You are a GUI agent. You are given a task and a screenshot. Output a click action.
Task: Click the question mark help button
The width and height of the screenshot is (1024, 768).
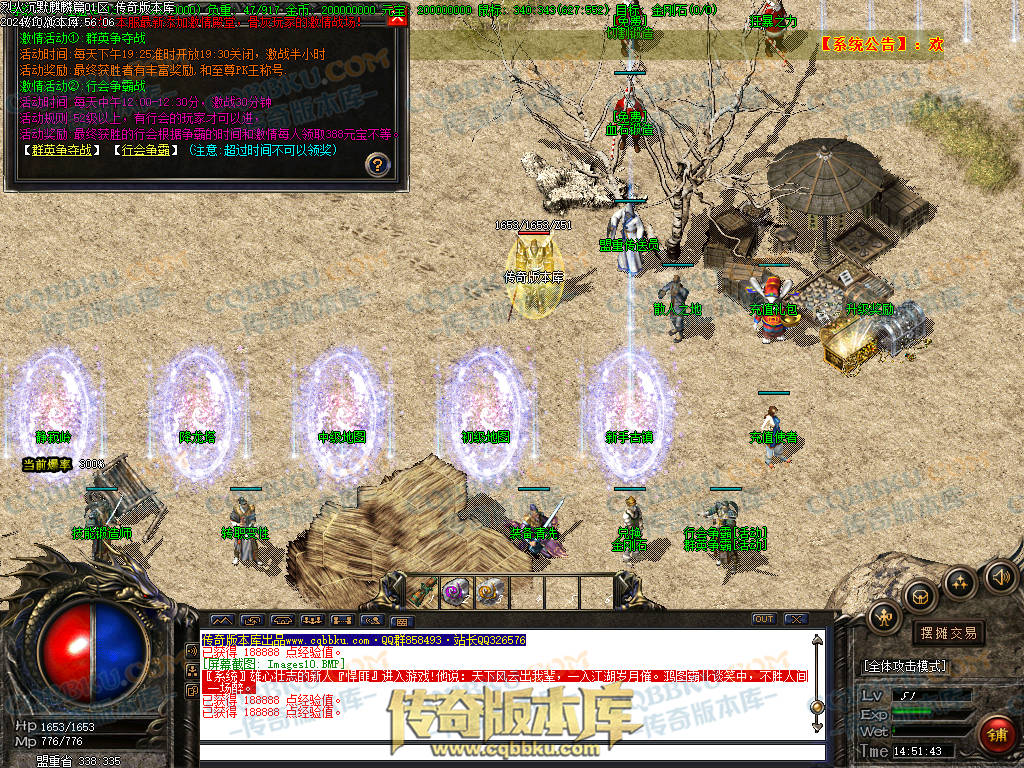[x=377, y=164]
